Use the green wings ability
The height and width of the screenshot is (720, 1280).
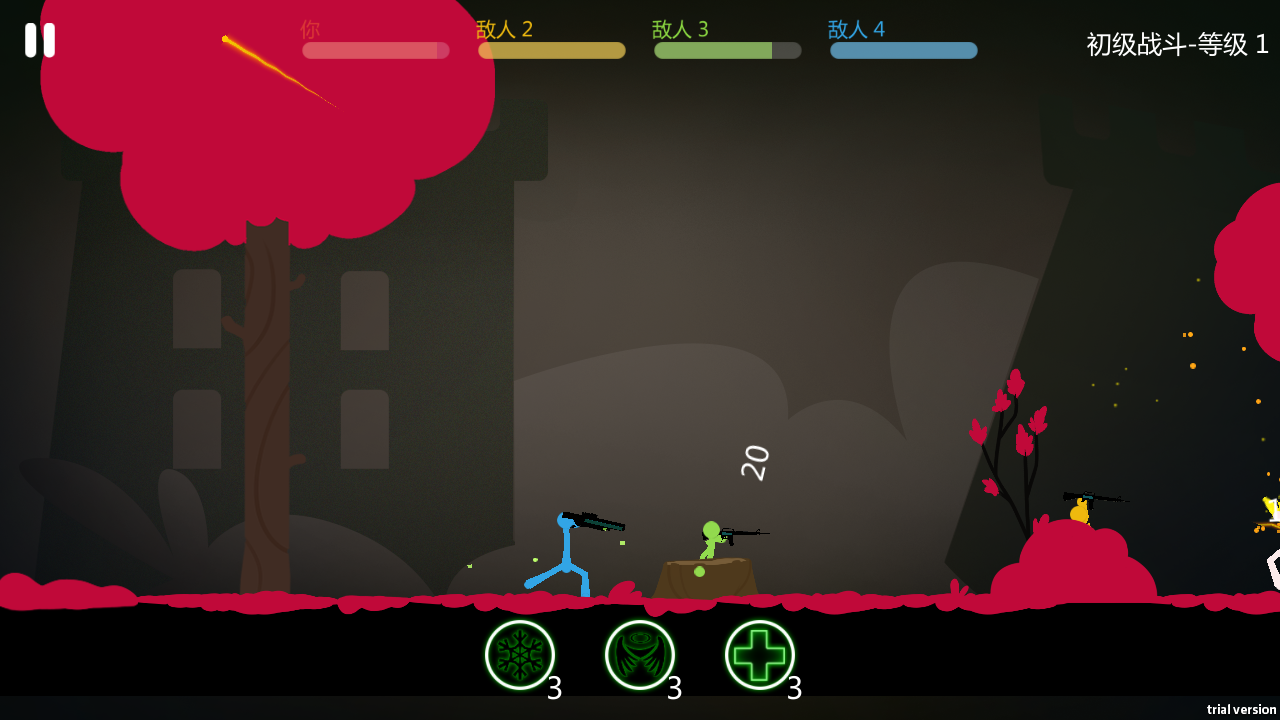pos(640,655)
